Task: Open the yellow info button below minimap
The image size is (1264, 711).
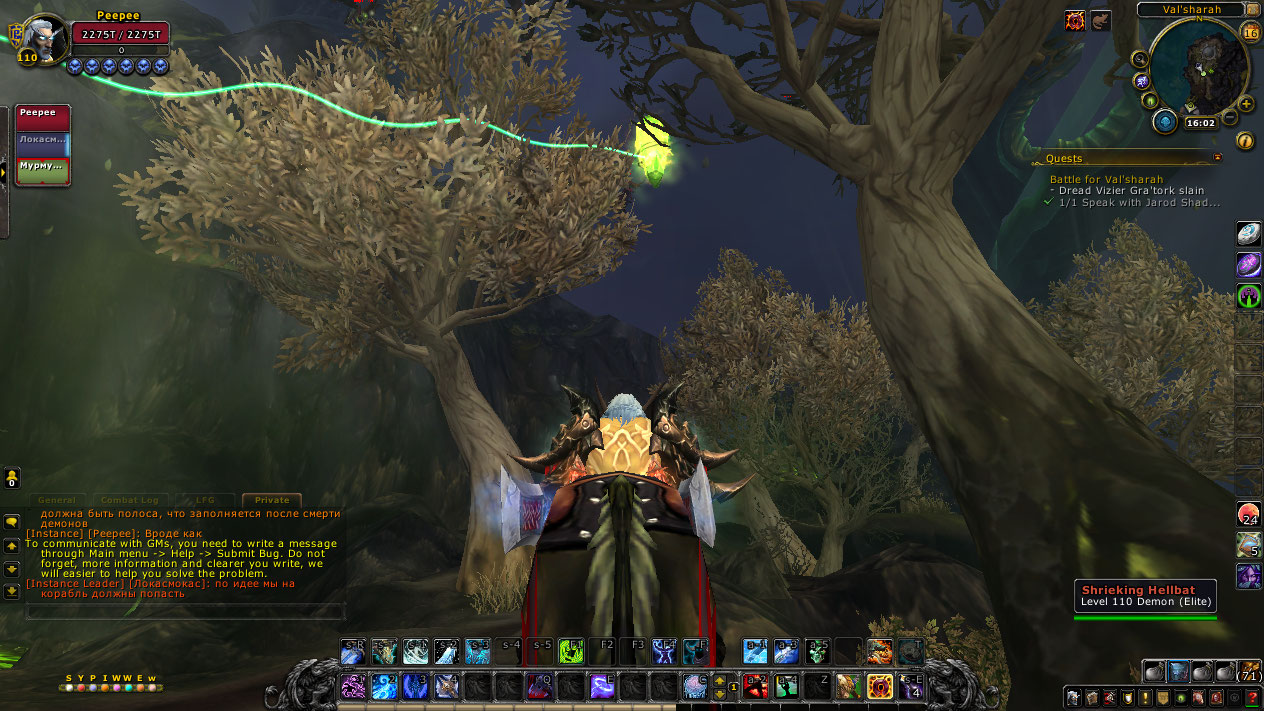Action: click(x=1245, y=141)
